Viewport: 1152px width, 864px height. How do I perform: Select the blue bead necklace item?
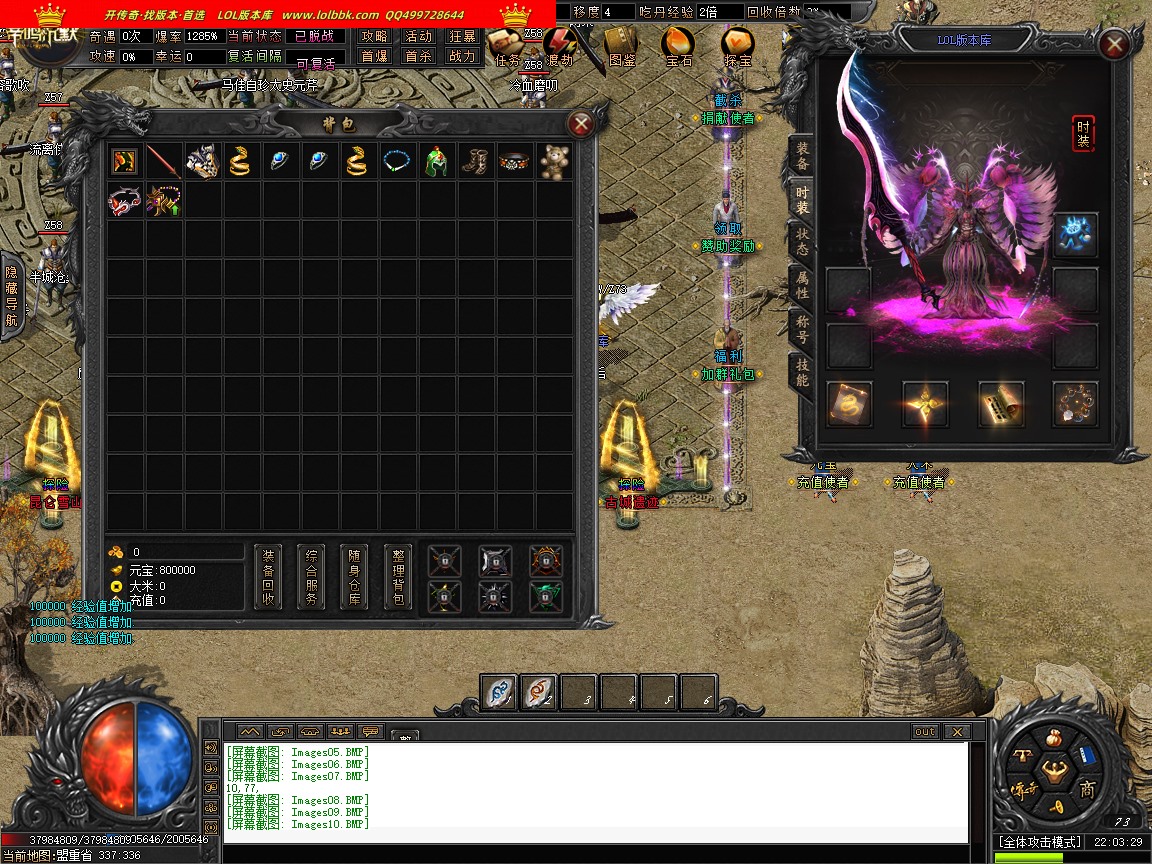click(398, 162)
